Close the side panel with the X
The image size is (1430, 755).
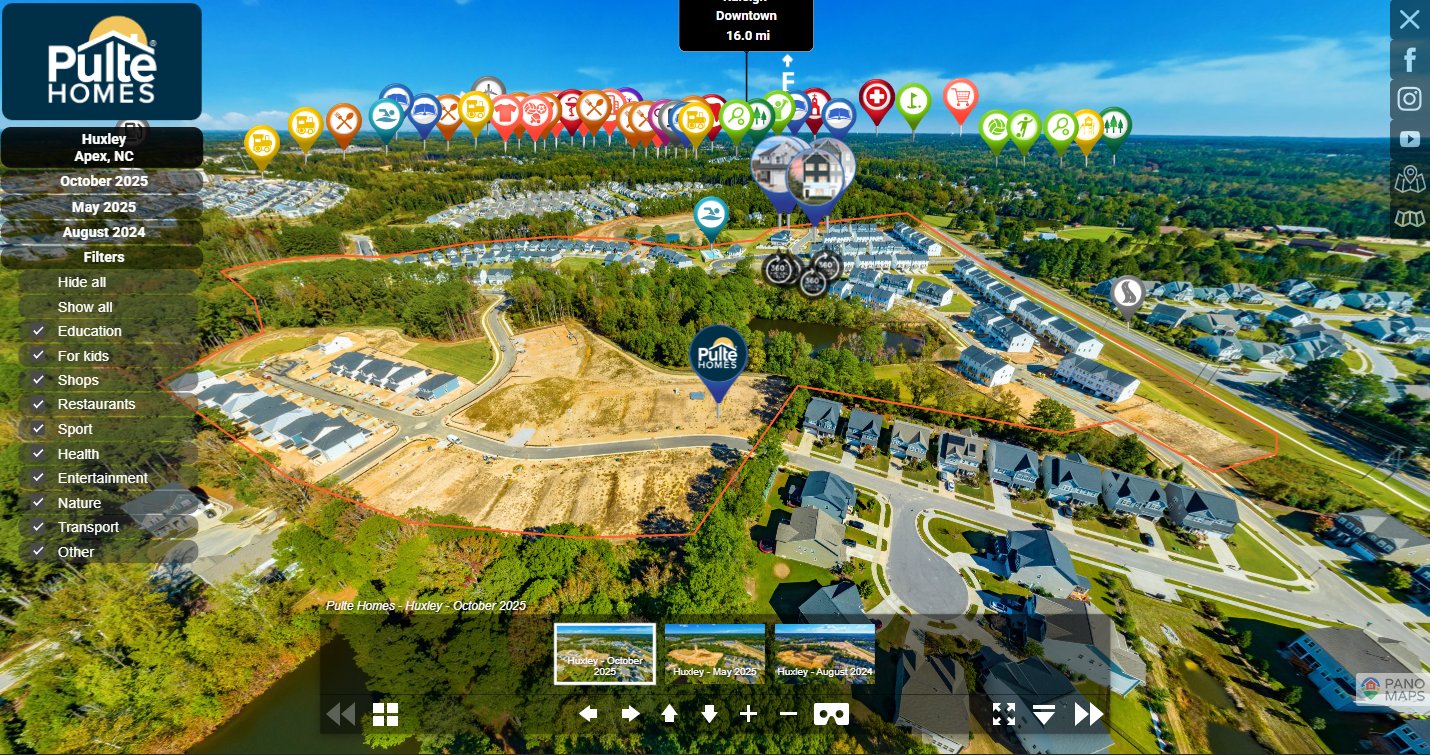1409,19
